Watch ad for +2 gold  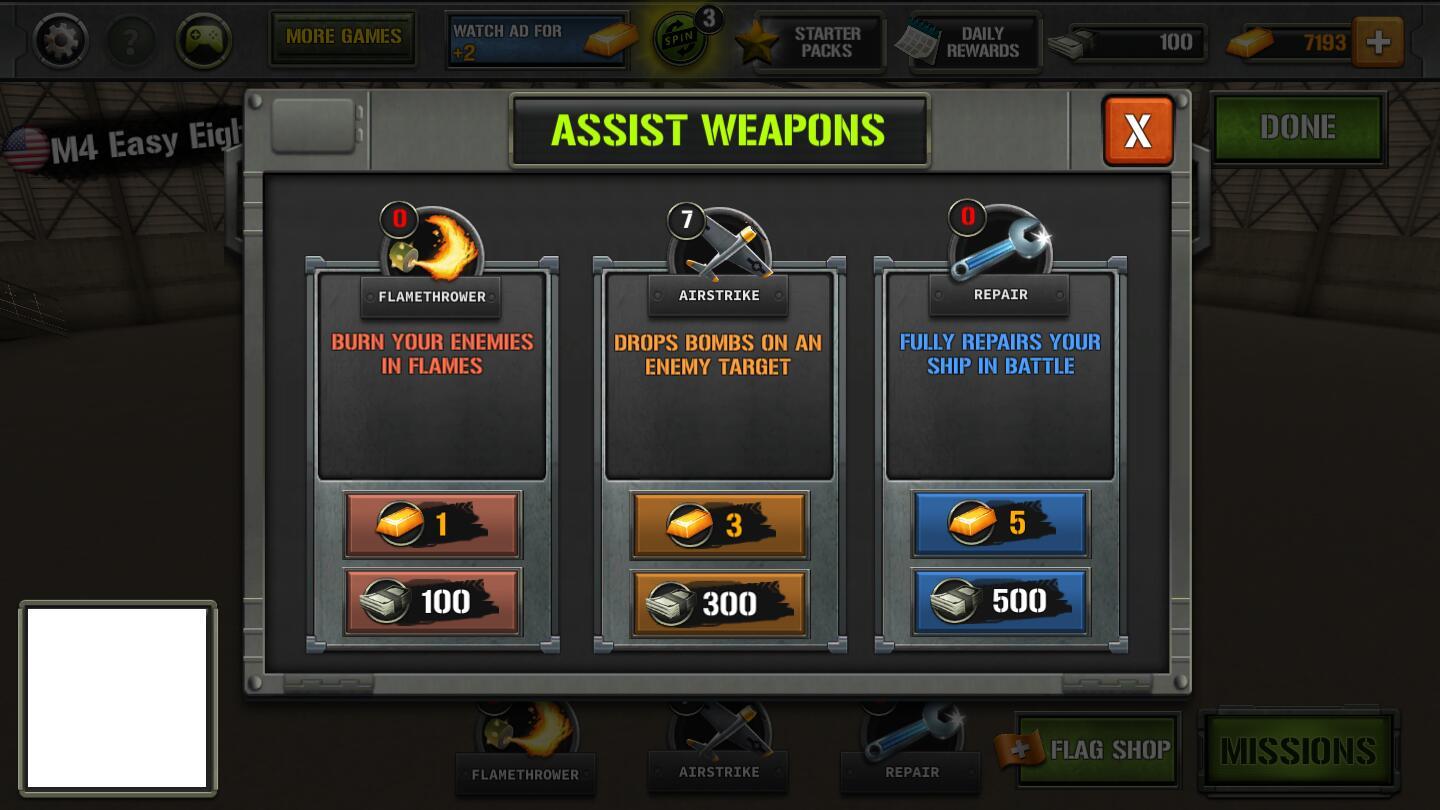click(x=537, y=40)
